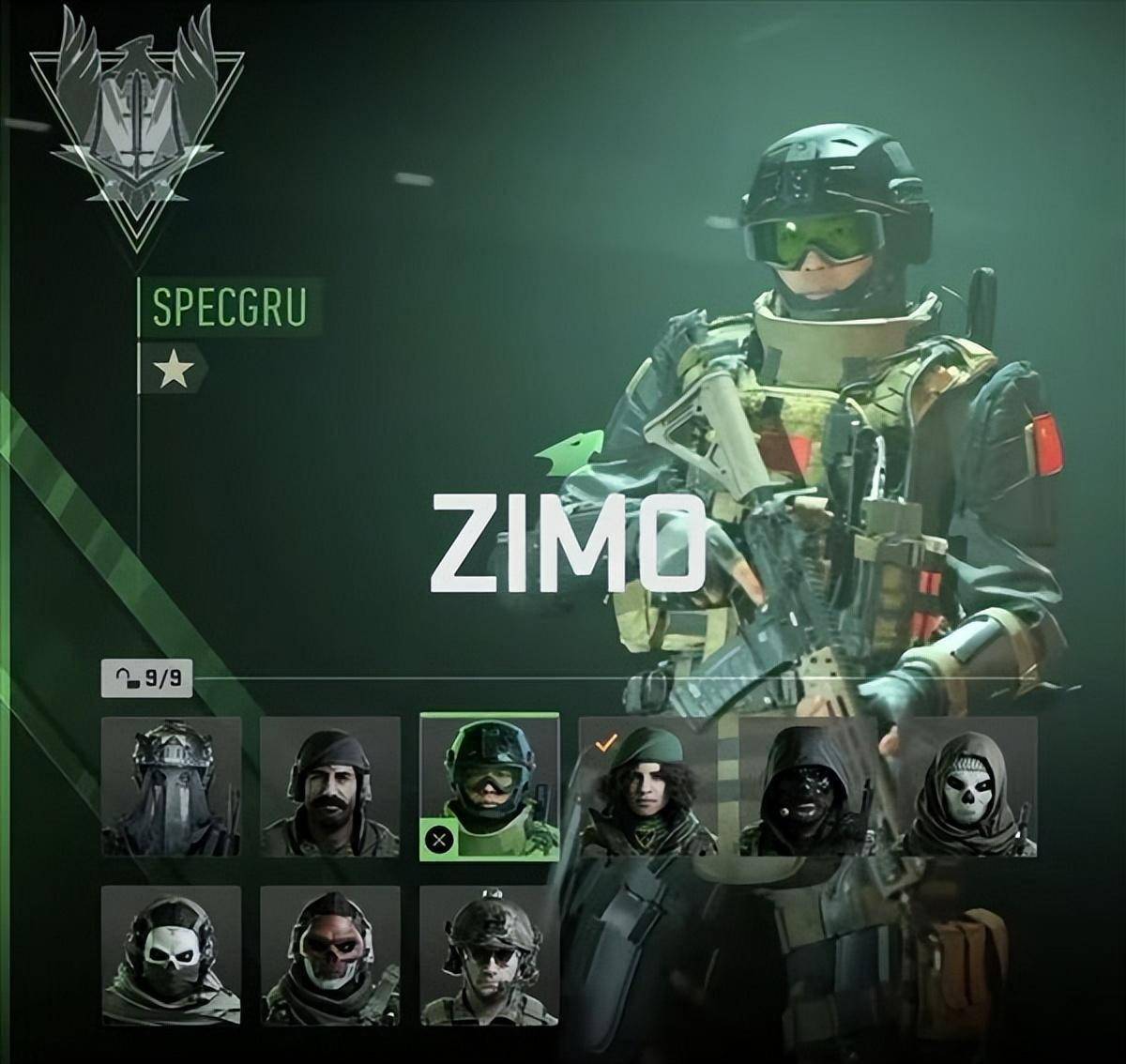Choose the white skull mask with brown hood
Screen dimensions: 1126x1064
(x=967, y=786)
